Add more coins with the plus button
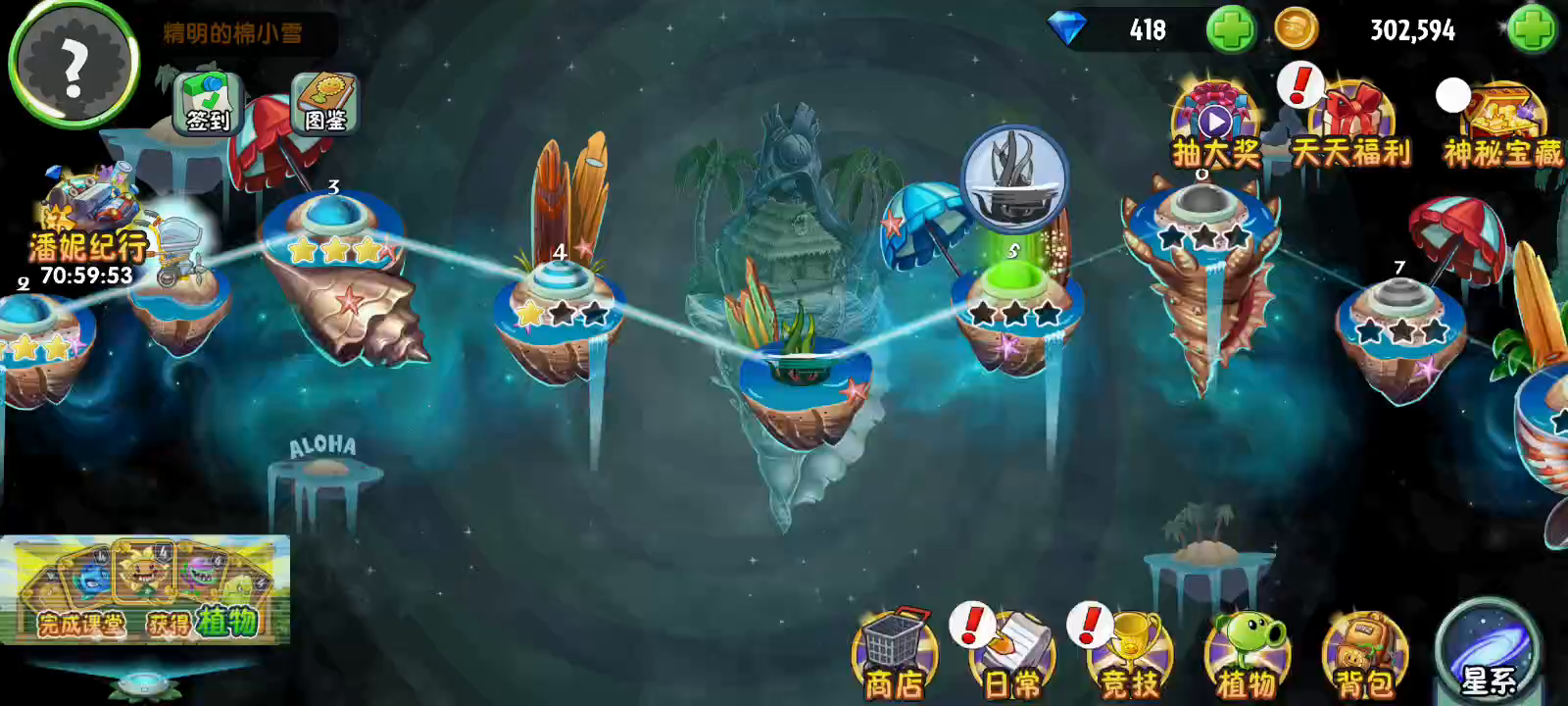 click(x=1532, y=29)
